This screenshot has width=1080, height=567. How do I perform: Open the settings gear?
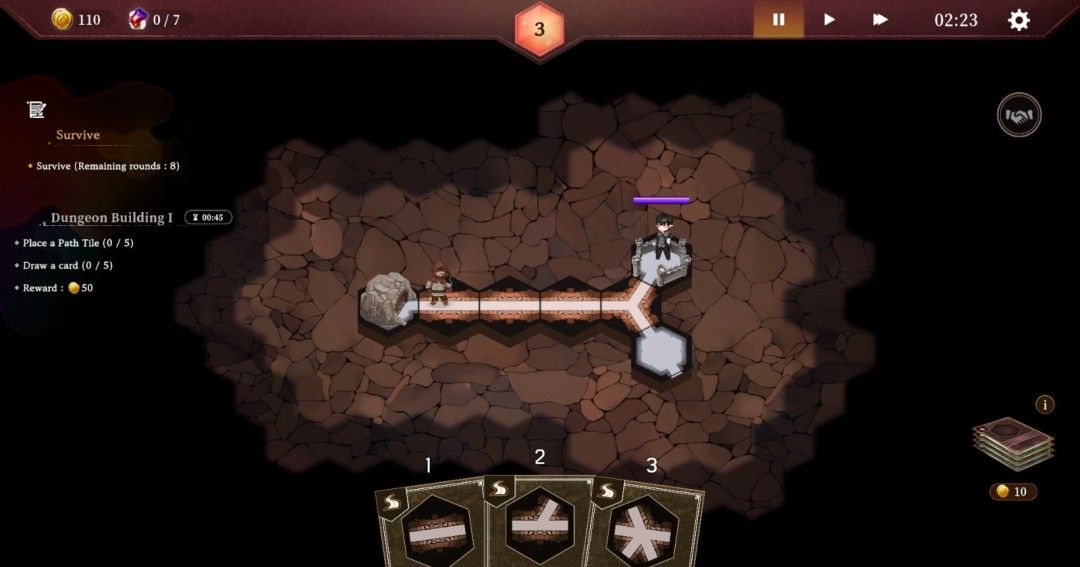[x=1018, y=20]
